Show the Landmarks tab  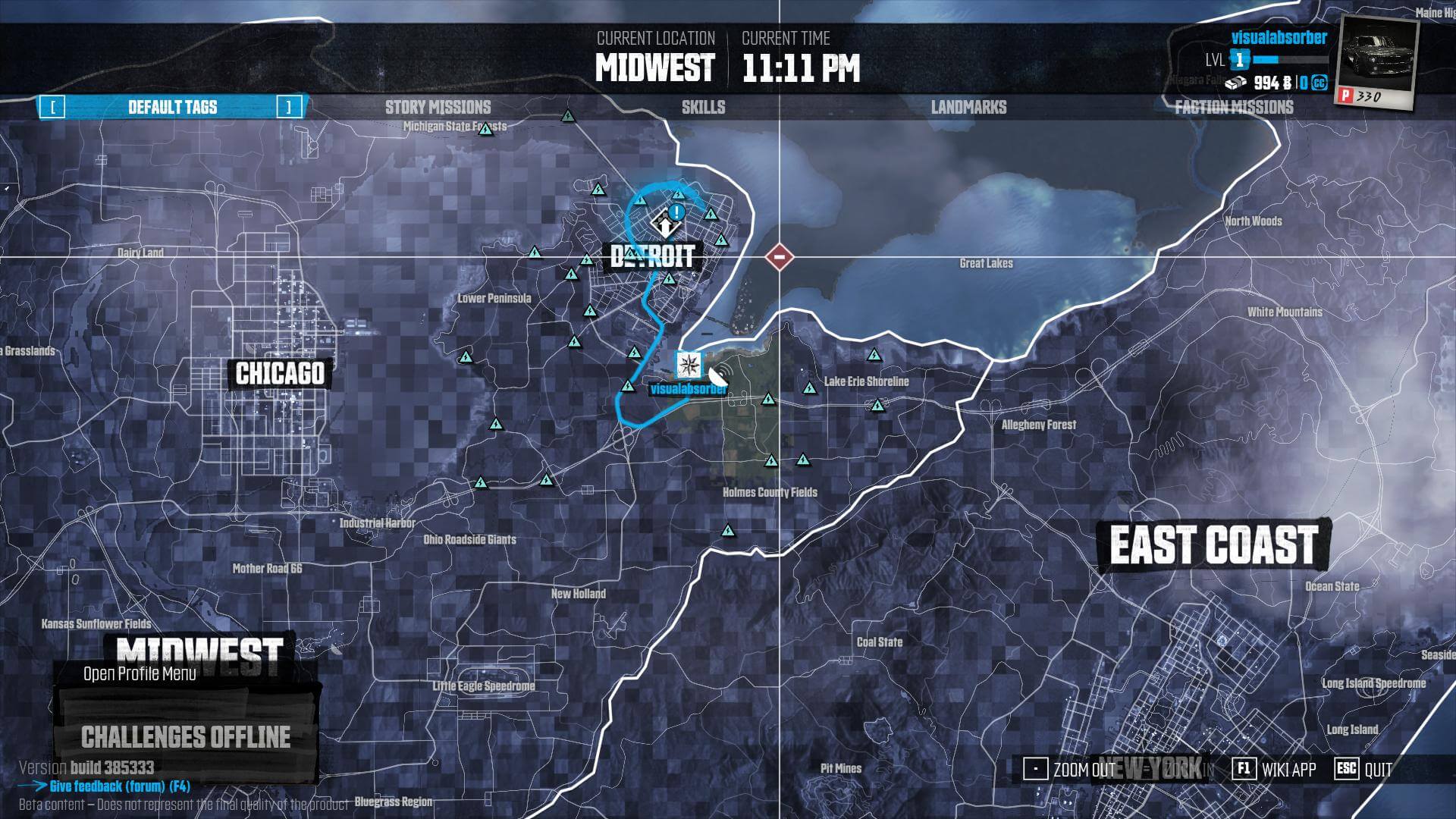click(968, 107)
